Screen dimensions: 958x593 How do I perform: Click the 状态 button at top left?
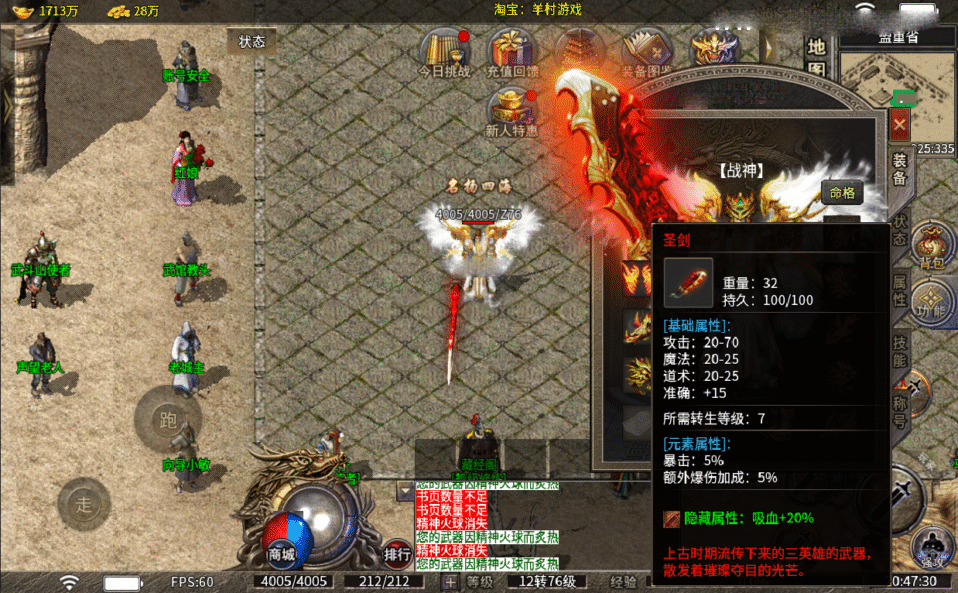pyautogui.click(x=251, y=41)
